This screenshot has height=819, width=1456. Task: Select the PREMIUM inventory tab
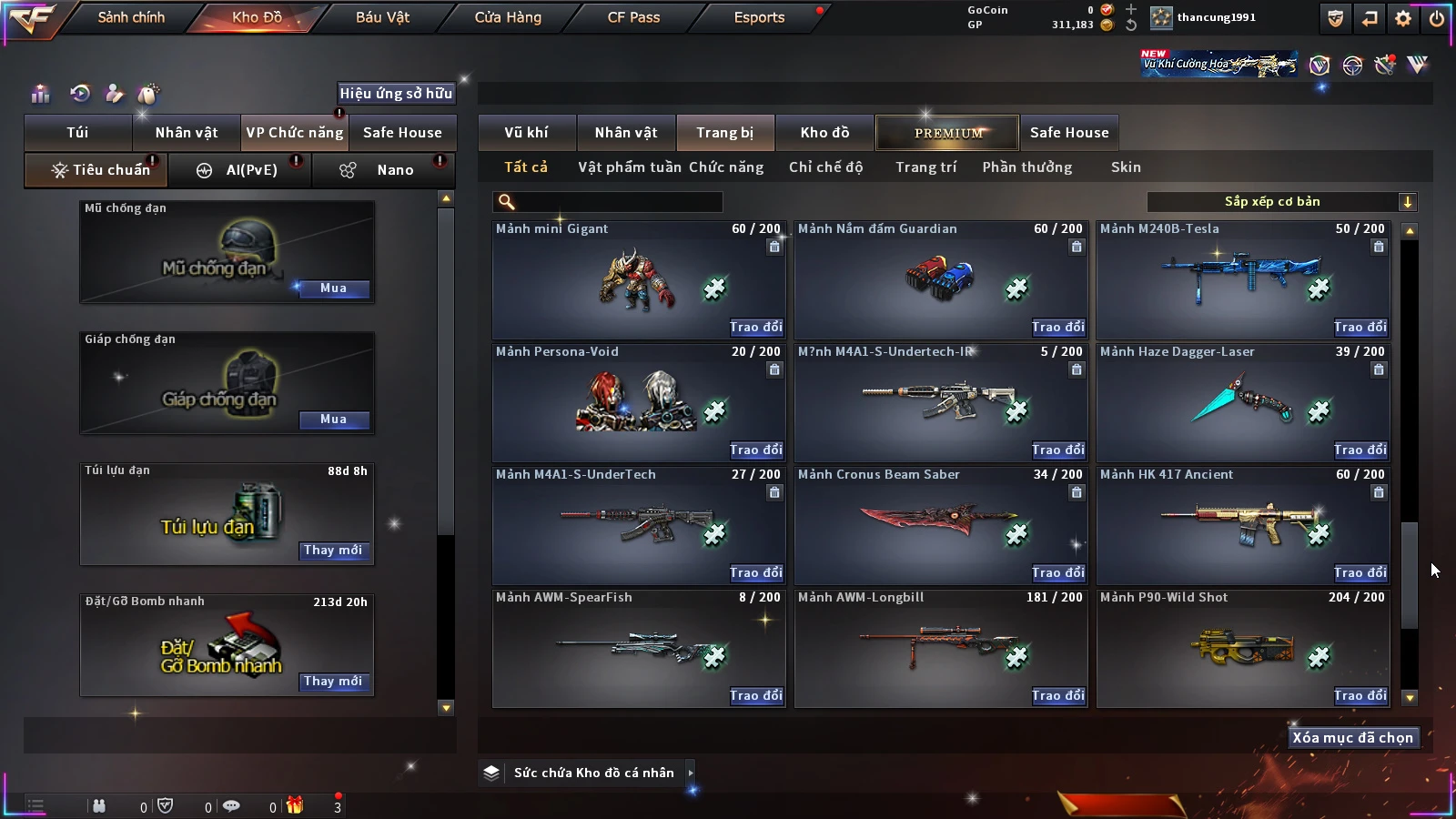(947, 133)
